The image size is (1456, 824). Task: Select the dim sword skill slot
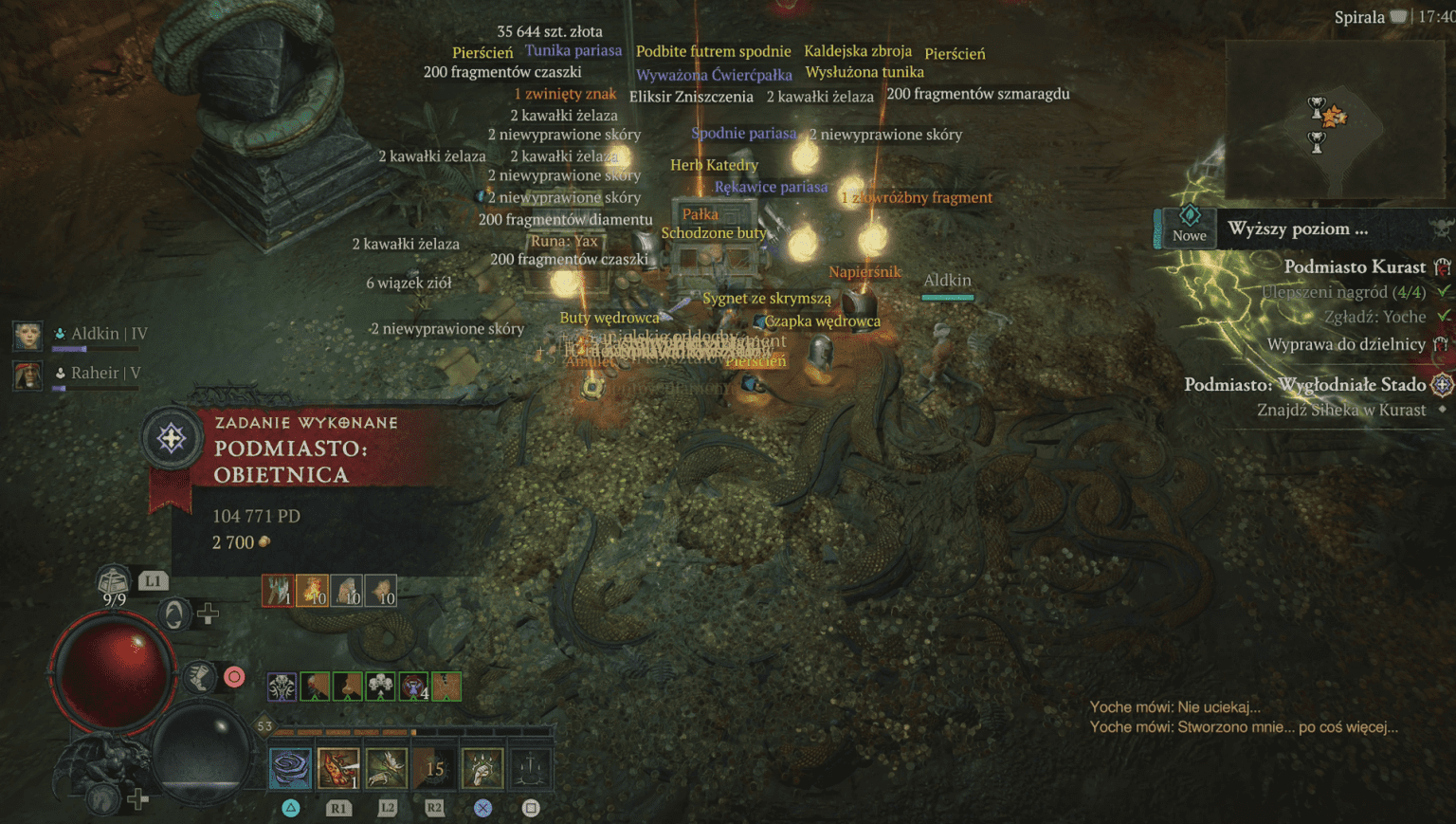coord(531,768)
